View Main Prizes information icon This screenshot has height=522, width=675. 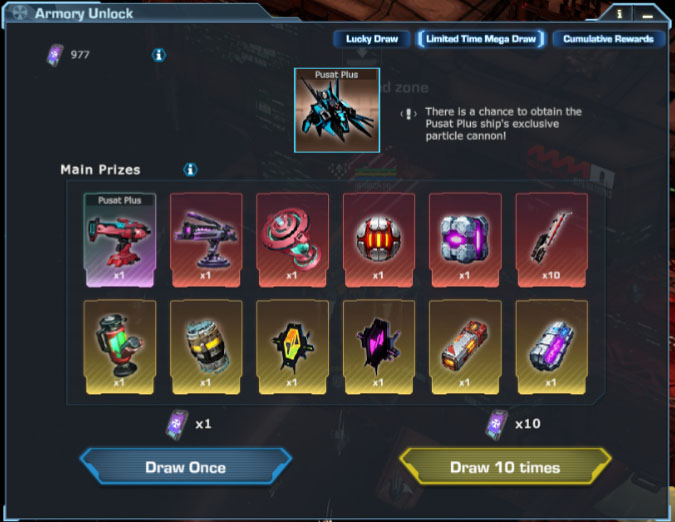[x=190, y=170]
